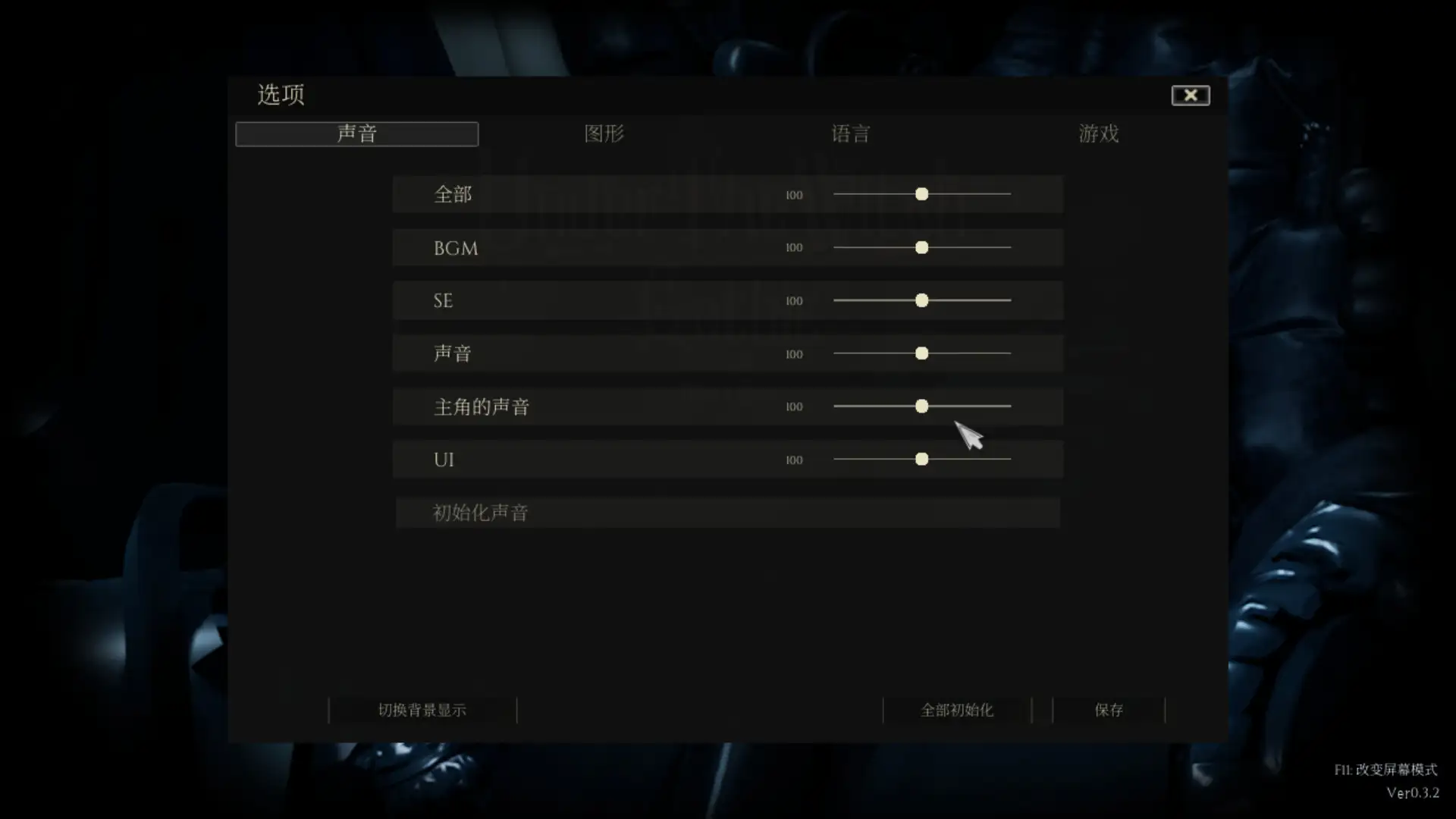Click the UI volume slider handle
Screen dimensions: 1456x819
pos(922,459)
